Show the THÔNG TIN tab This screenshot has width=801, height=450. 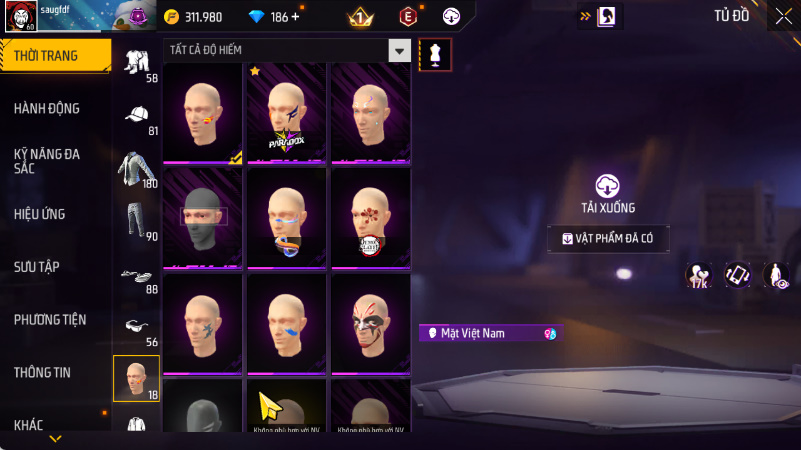pos(42,372)
